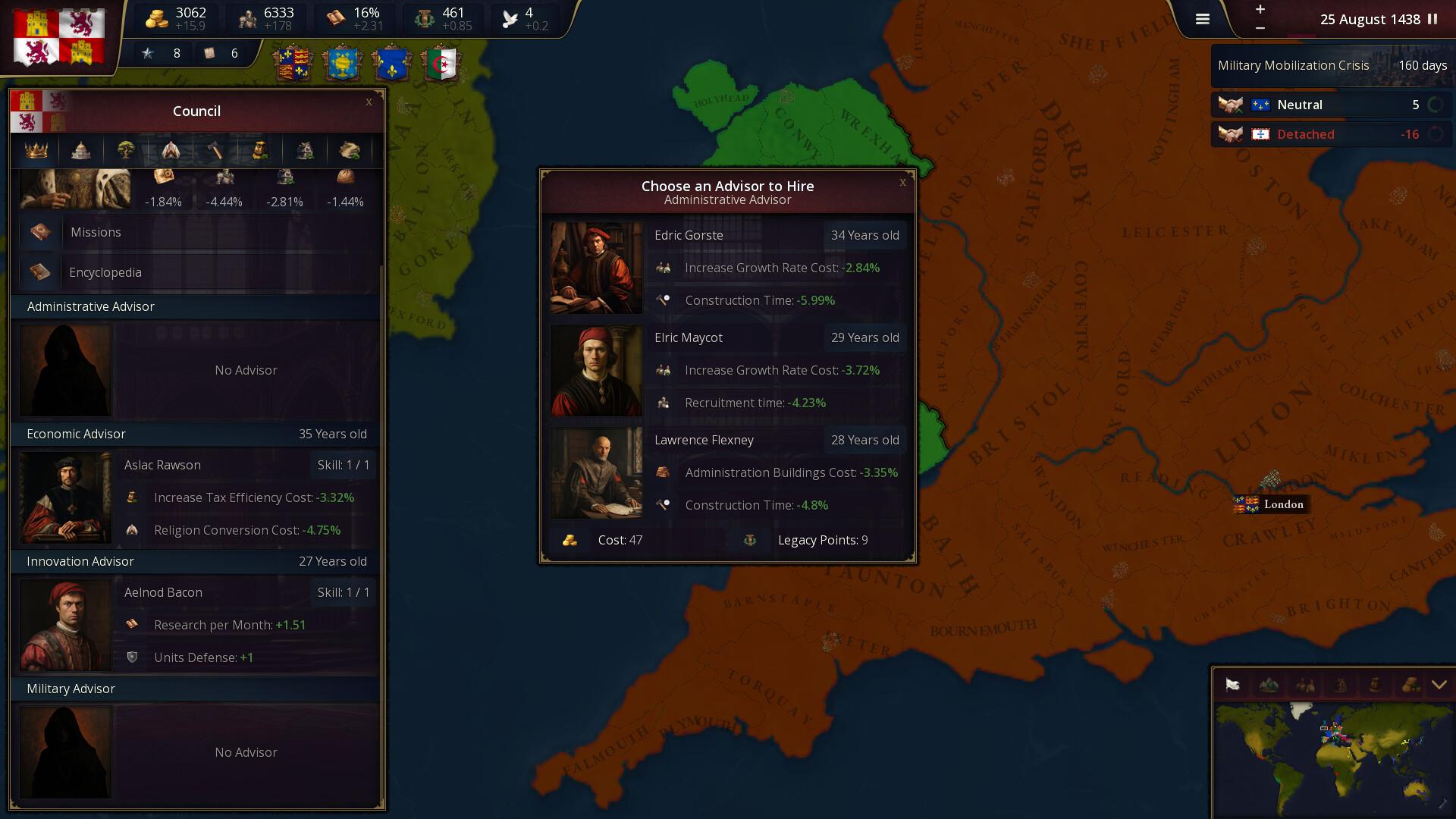Hire advisor Edric Gorste
Screen dimensions: 1456x819
coord(728,268)
